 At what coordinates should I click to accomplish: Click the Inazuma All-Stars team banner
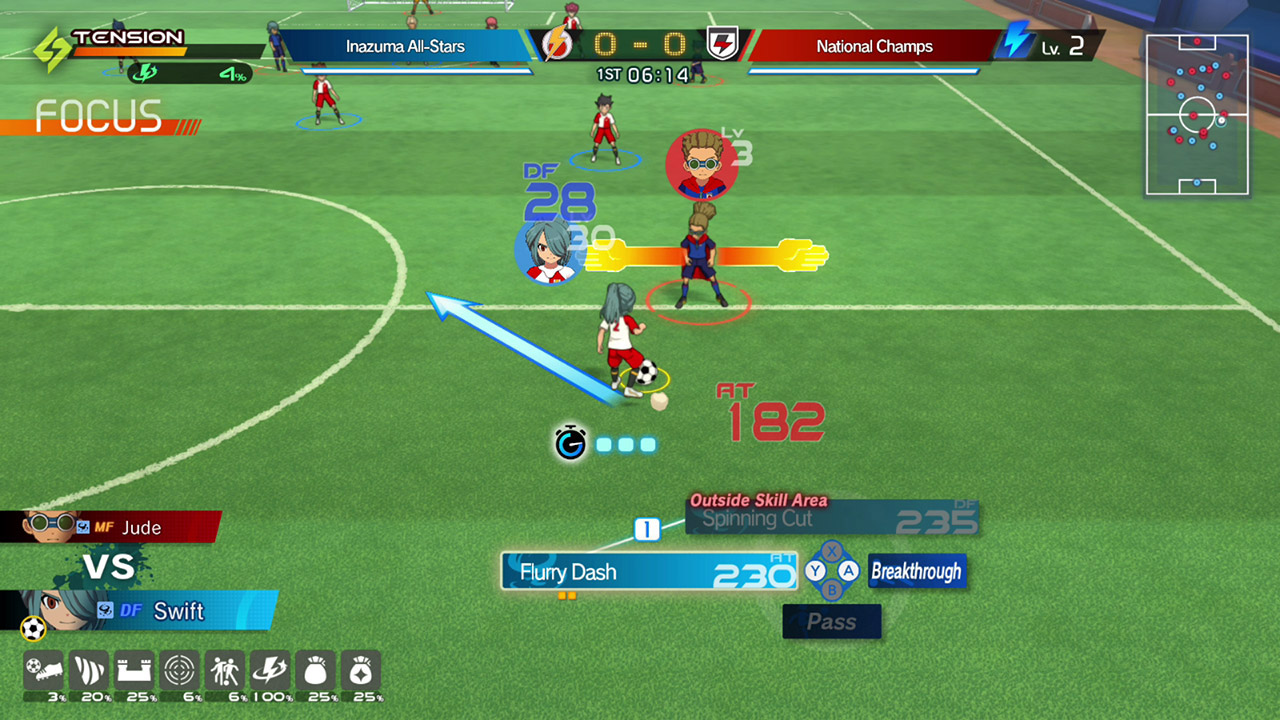point(405,46)
